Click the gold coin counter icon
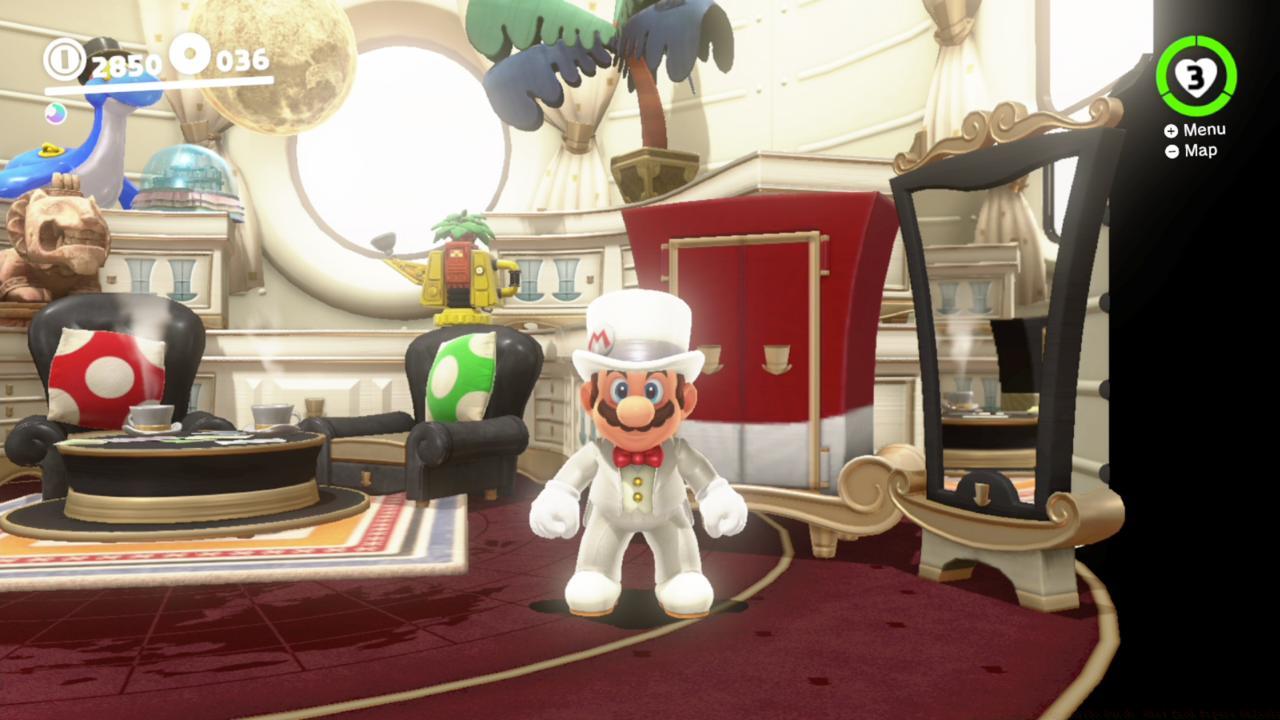Screen dimensions: 1280x720 (66, 61)
